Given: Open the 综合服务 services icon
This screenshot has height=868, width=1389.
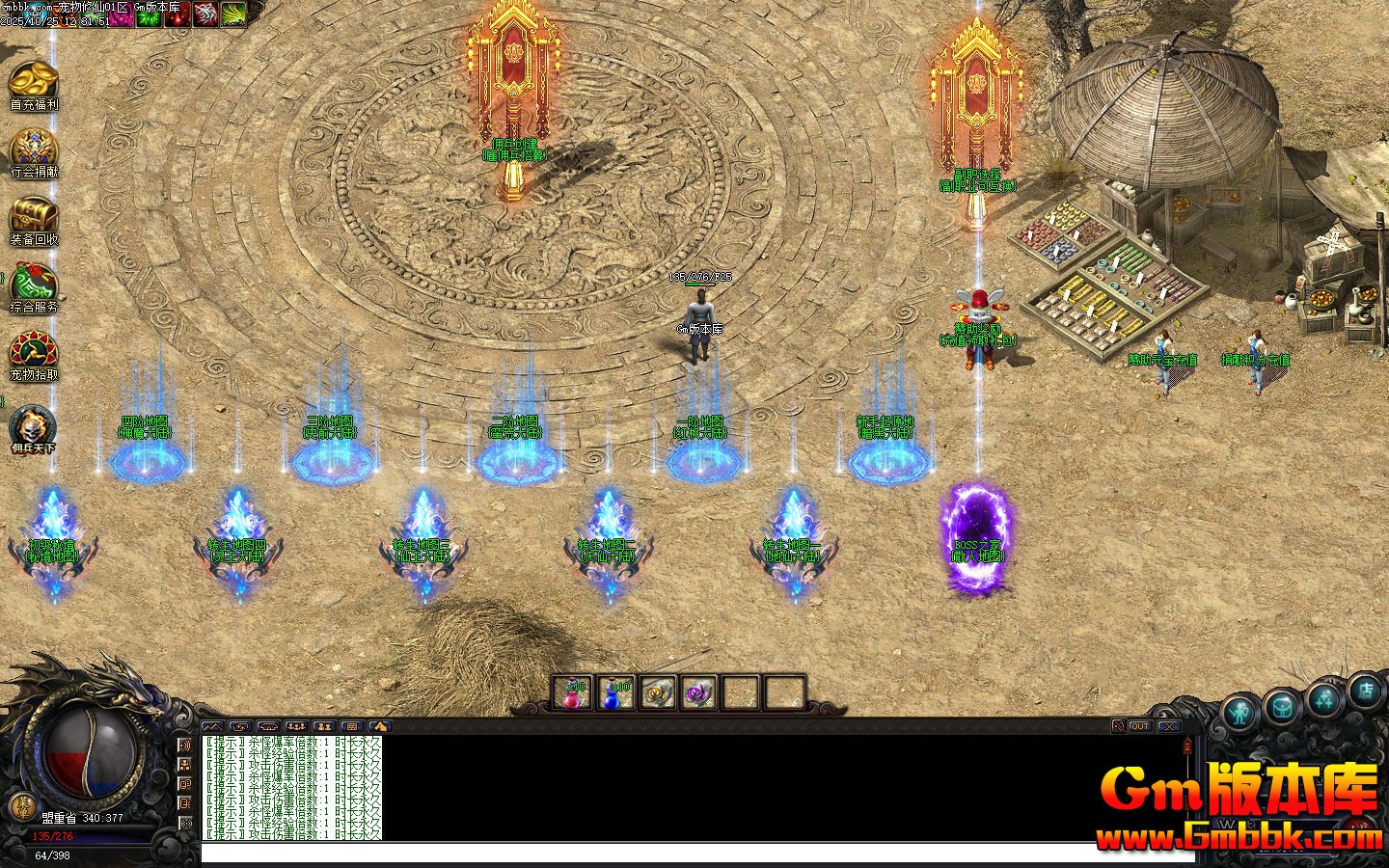Looking at the screenshot, I should pos(34,285).
